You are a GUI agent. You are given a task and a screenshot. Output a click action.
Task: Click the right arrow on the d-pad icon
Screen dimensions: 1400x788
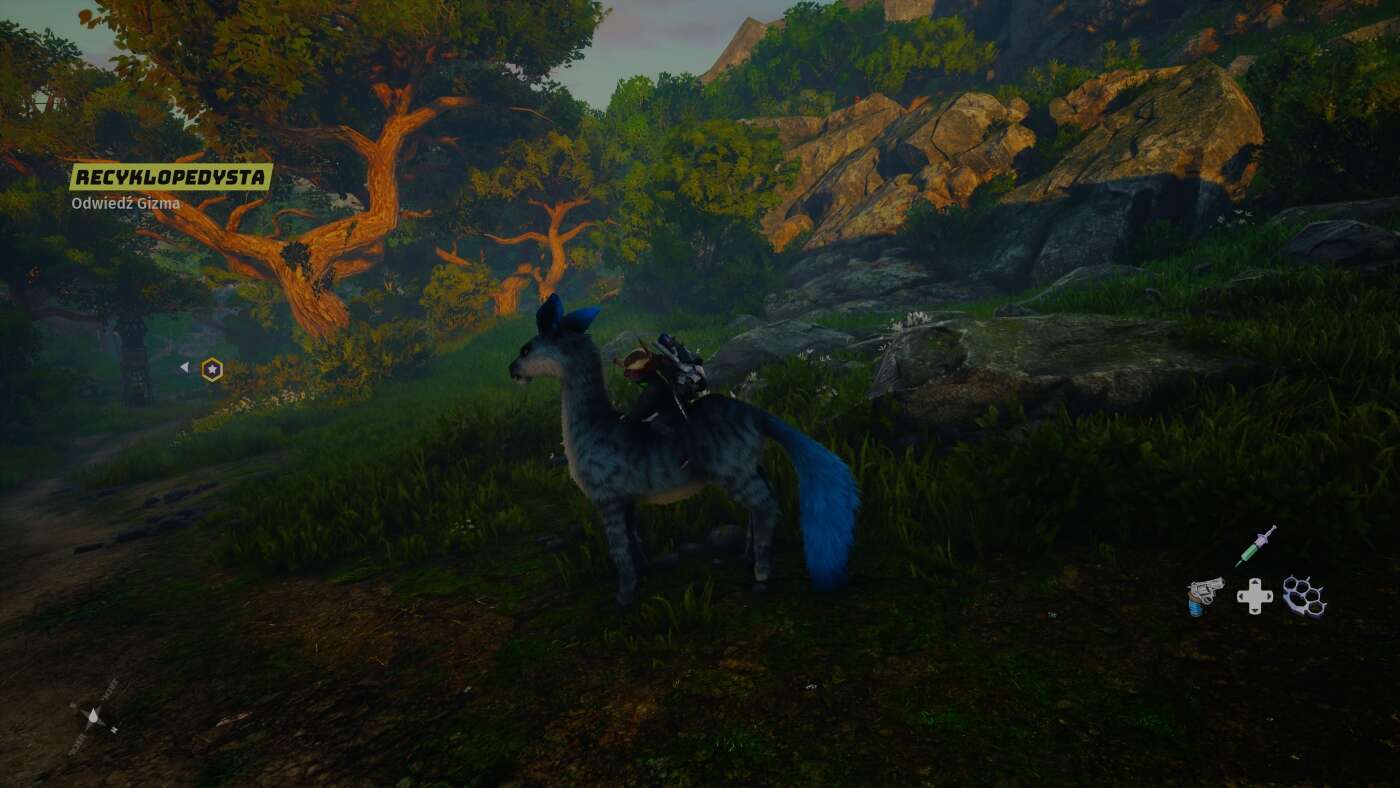pyautogui.click(x=1270, y=596)
